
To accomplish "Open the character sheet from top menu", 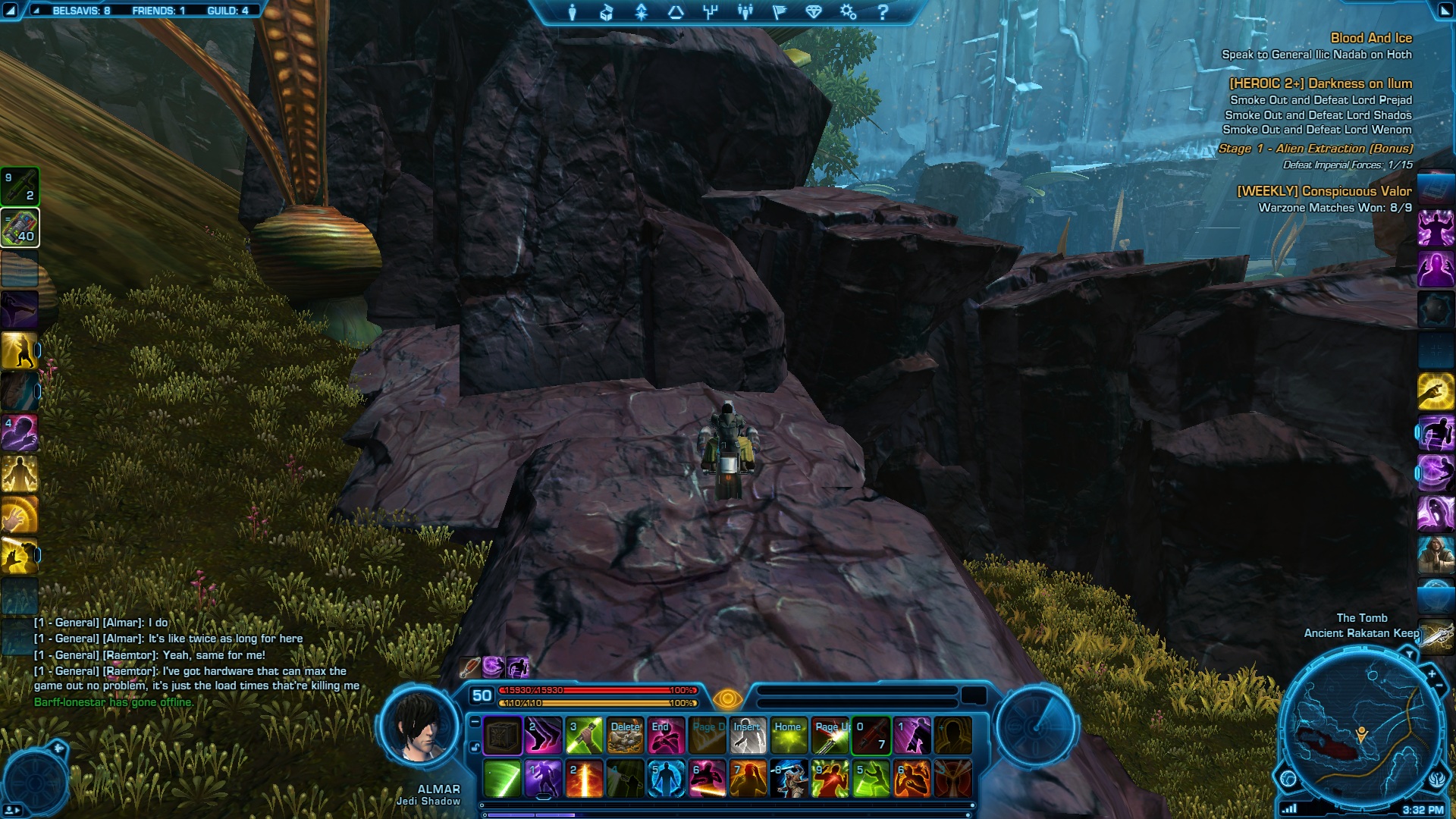I will pyautogui.click(x=573, y=12).
